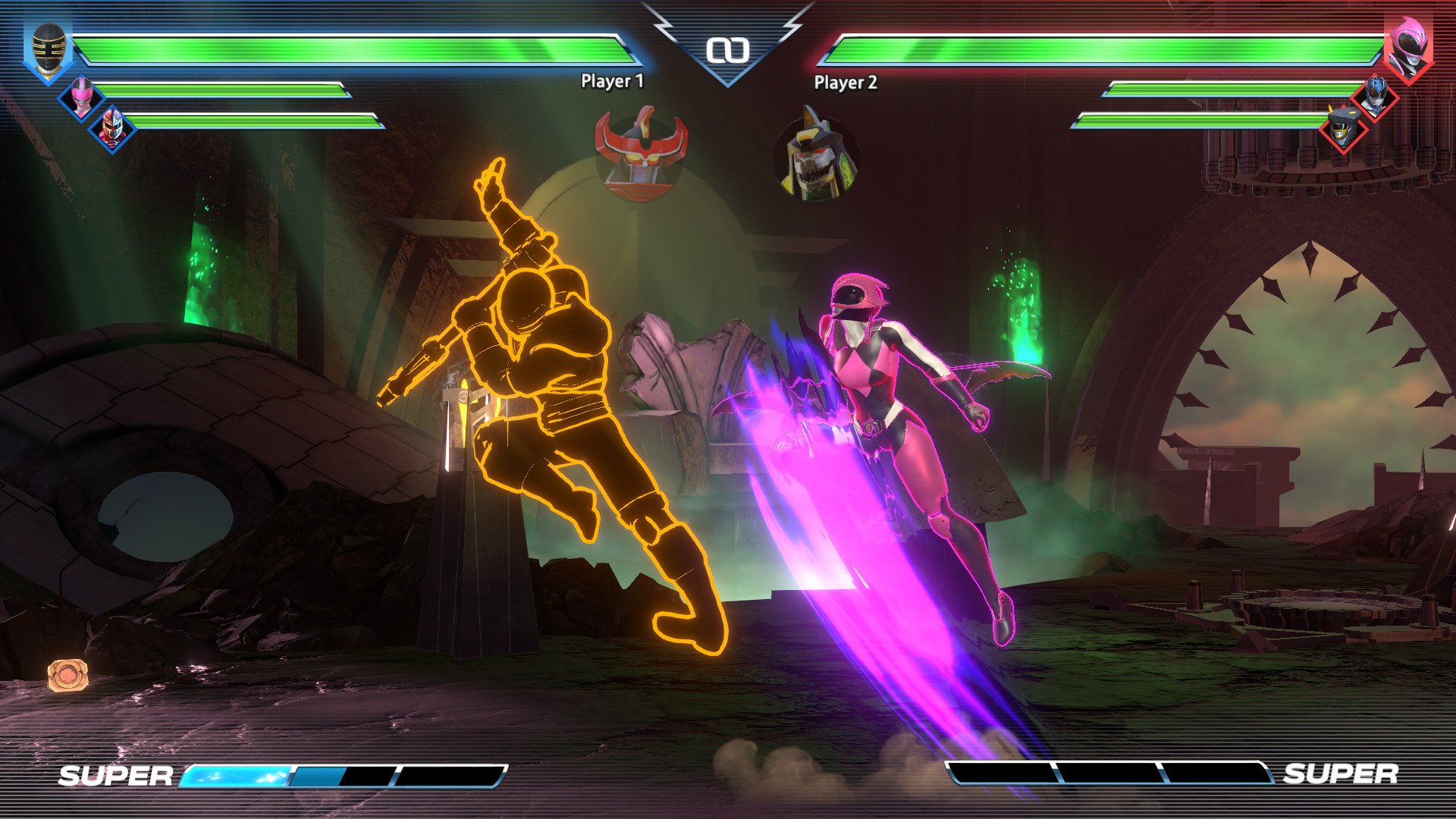The width and height of the screenshot is (1456, 819).
Task: Click the blue filled segment of Player 1's super meter
Action: coord(239,777)
